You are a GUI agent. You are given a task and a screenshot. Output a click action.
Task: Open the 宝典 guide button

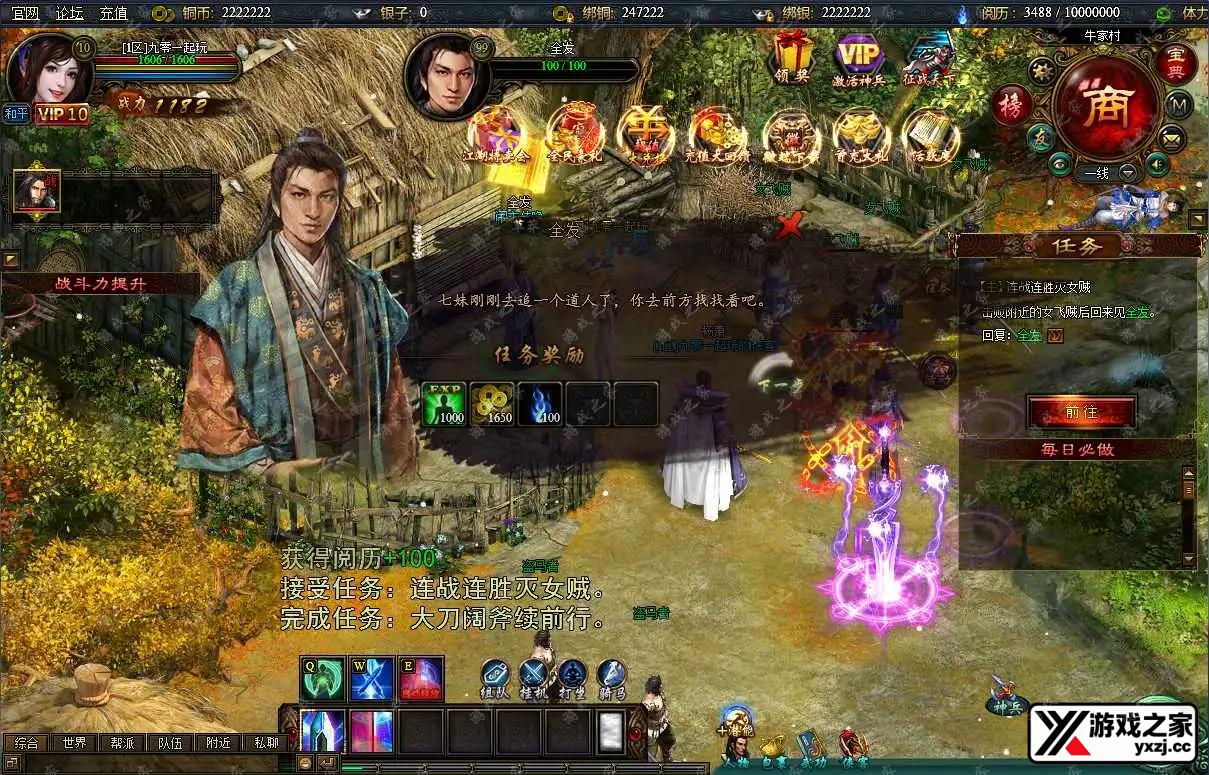pyautogui.click(x=1177, y=62)
